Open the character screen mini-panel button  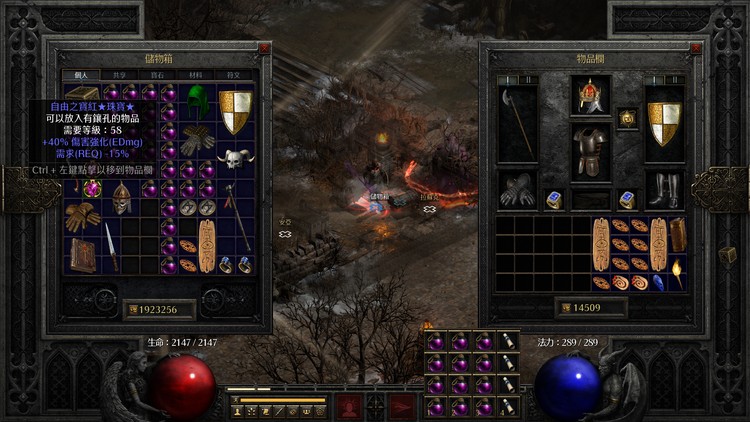(x=238, y=411)
